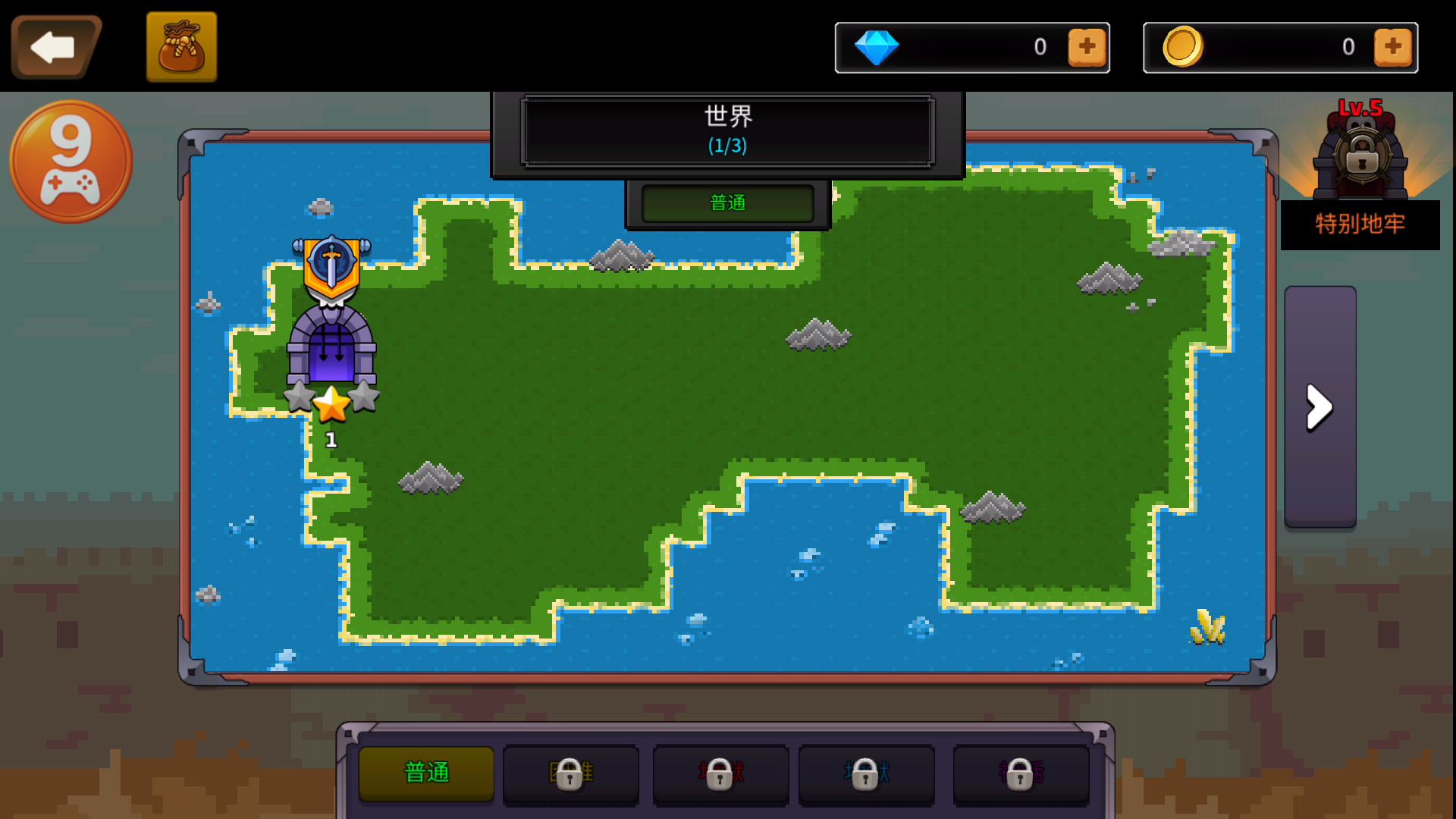Add more gold coins
Image resolution: width=1456 pixels, height=819 pixels.
point(1392,47)
